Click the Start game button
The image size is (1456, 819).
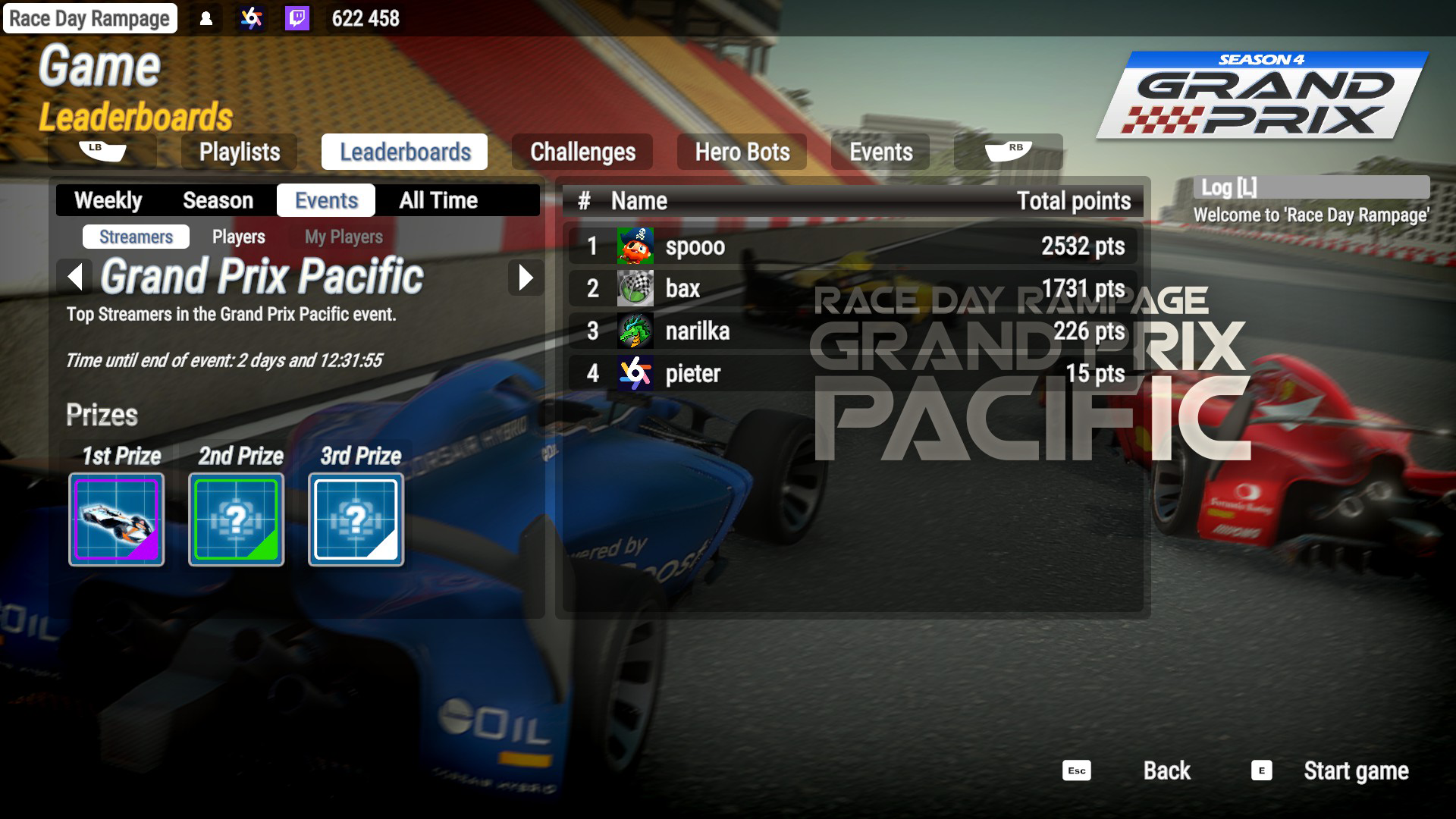(x=1357, y=771)
